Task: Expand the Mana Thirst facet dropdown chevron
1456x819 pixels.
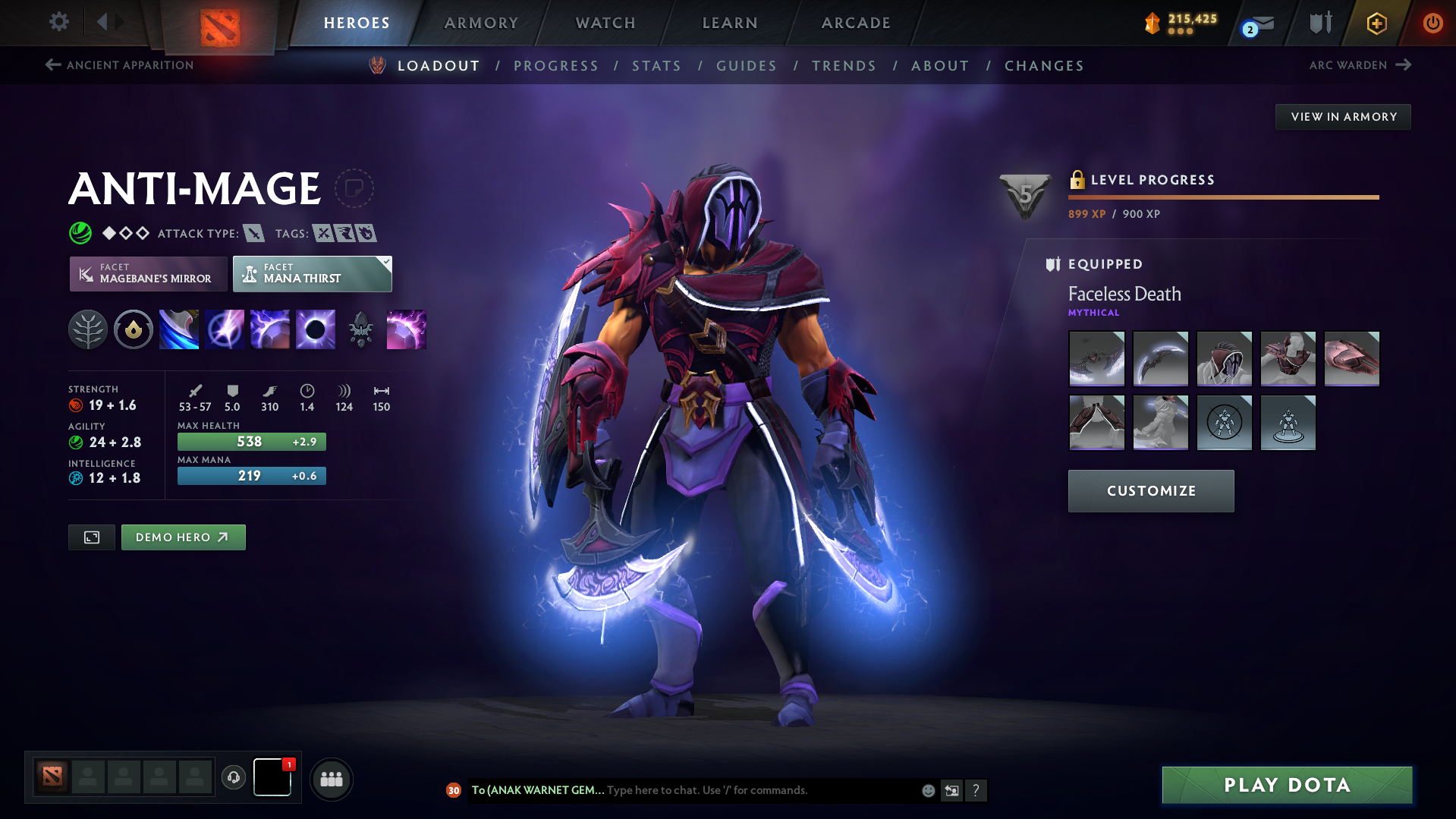Action: (385, 262)
